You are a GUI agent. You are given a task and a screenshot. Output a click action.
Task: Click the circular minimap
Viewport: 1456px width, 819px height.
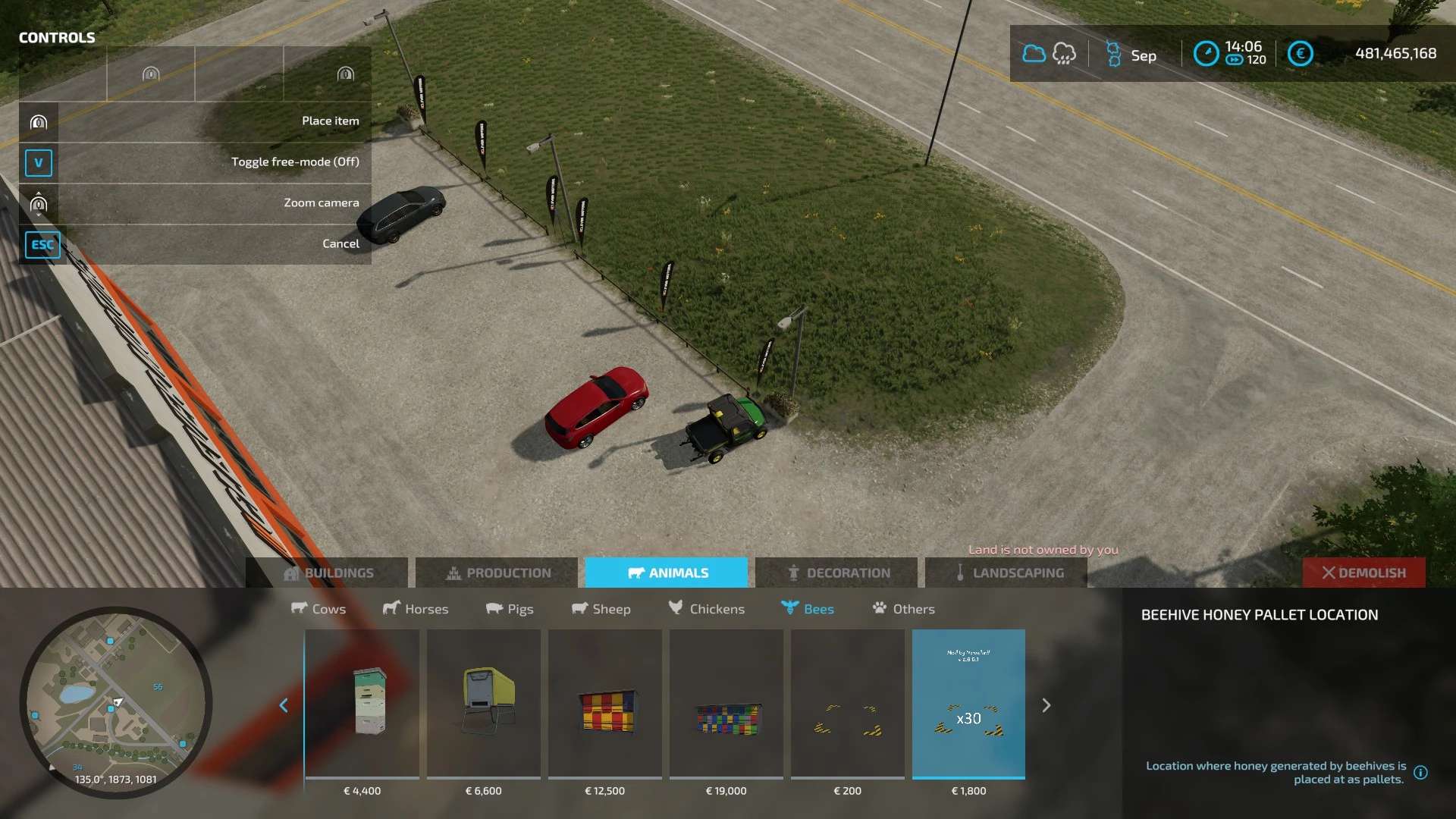click(116, 701)
